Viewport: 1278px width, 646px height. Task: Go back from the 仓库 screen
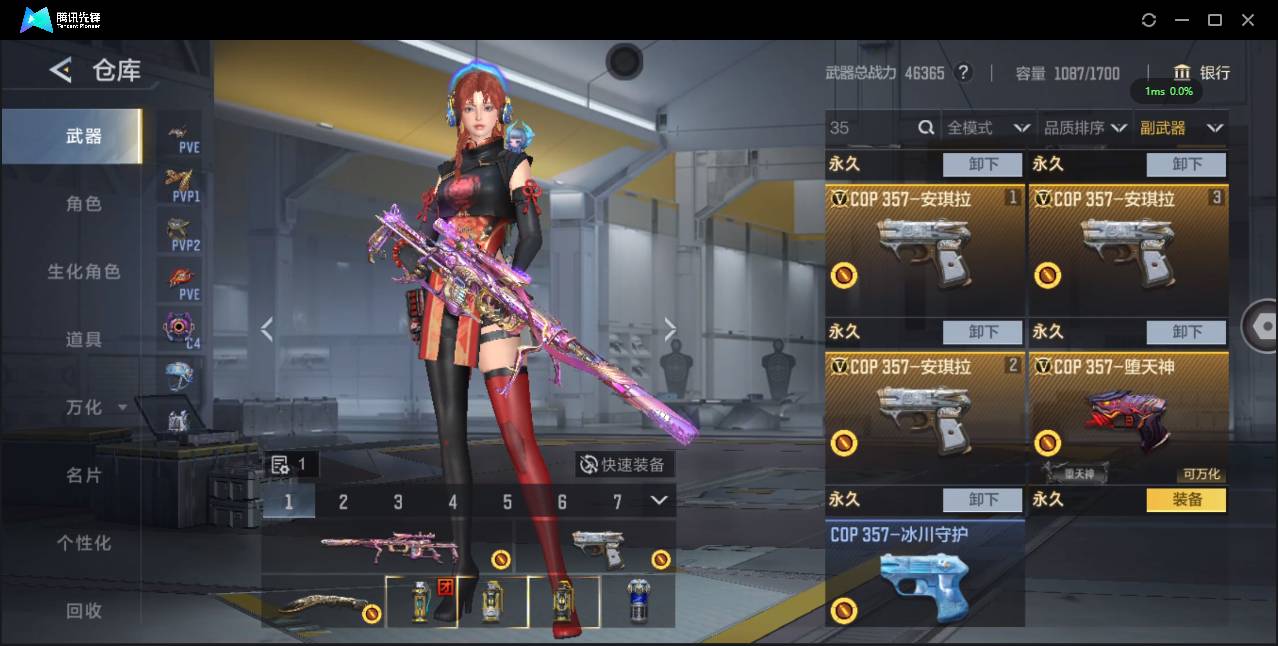pos(62,70)
